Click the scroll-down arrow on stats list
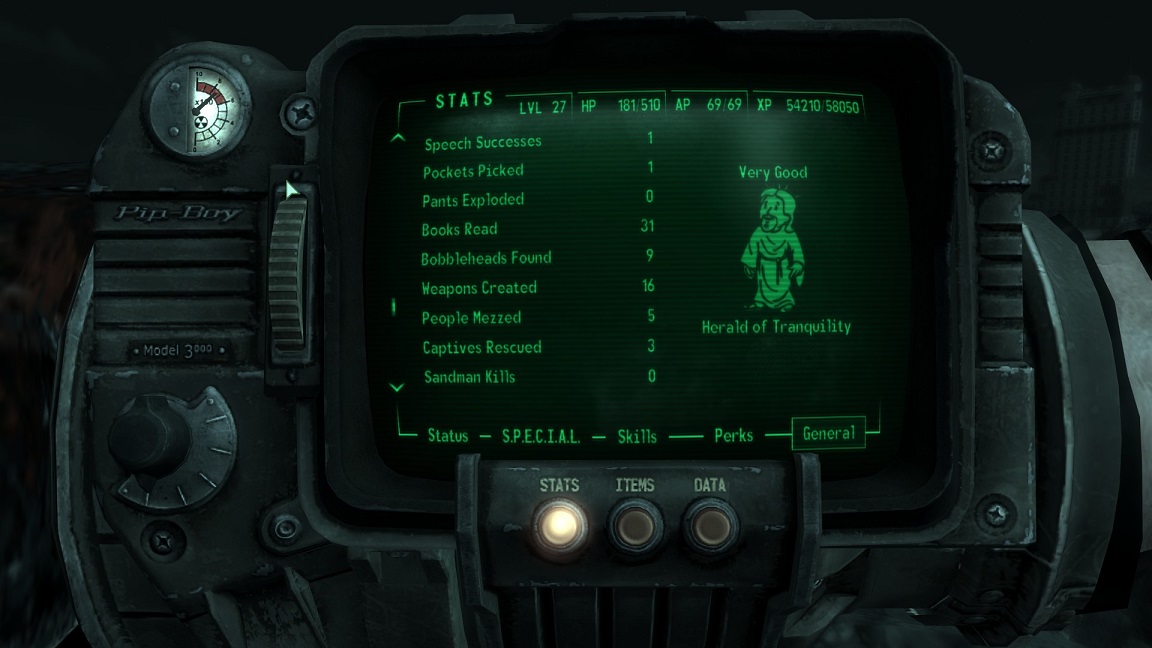 398,387
